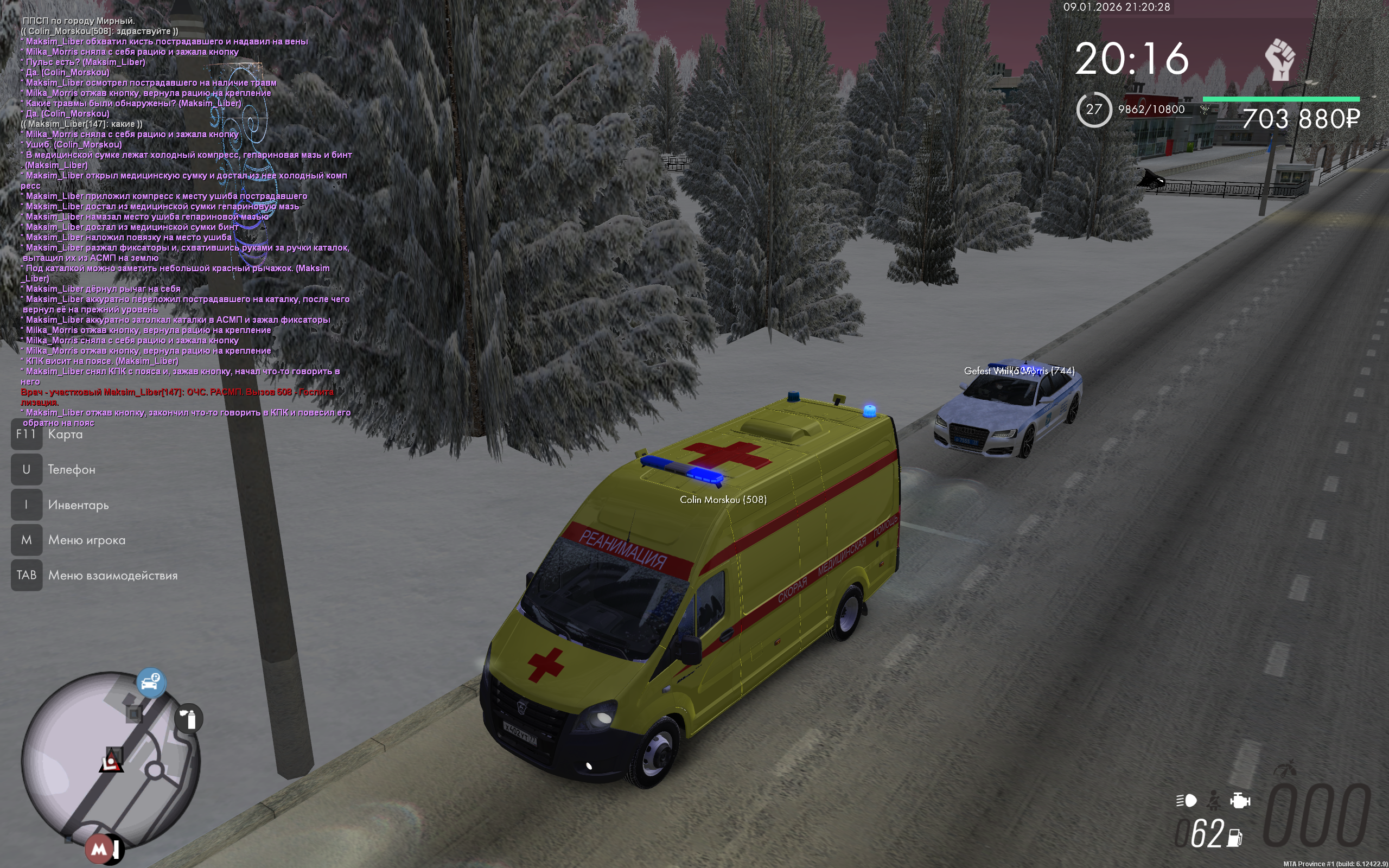Toggle the headlights indicator icon
Screen dimensions: 1389x868
point(1186,800)
